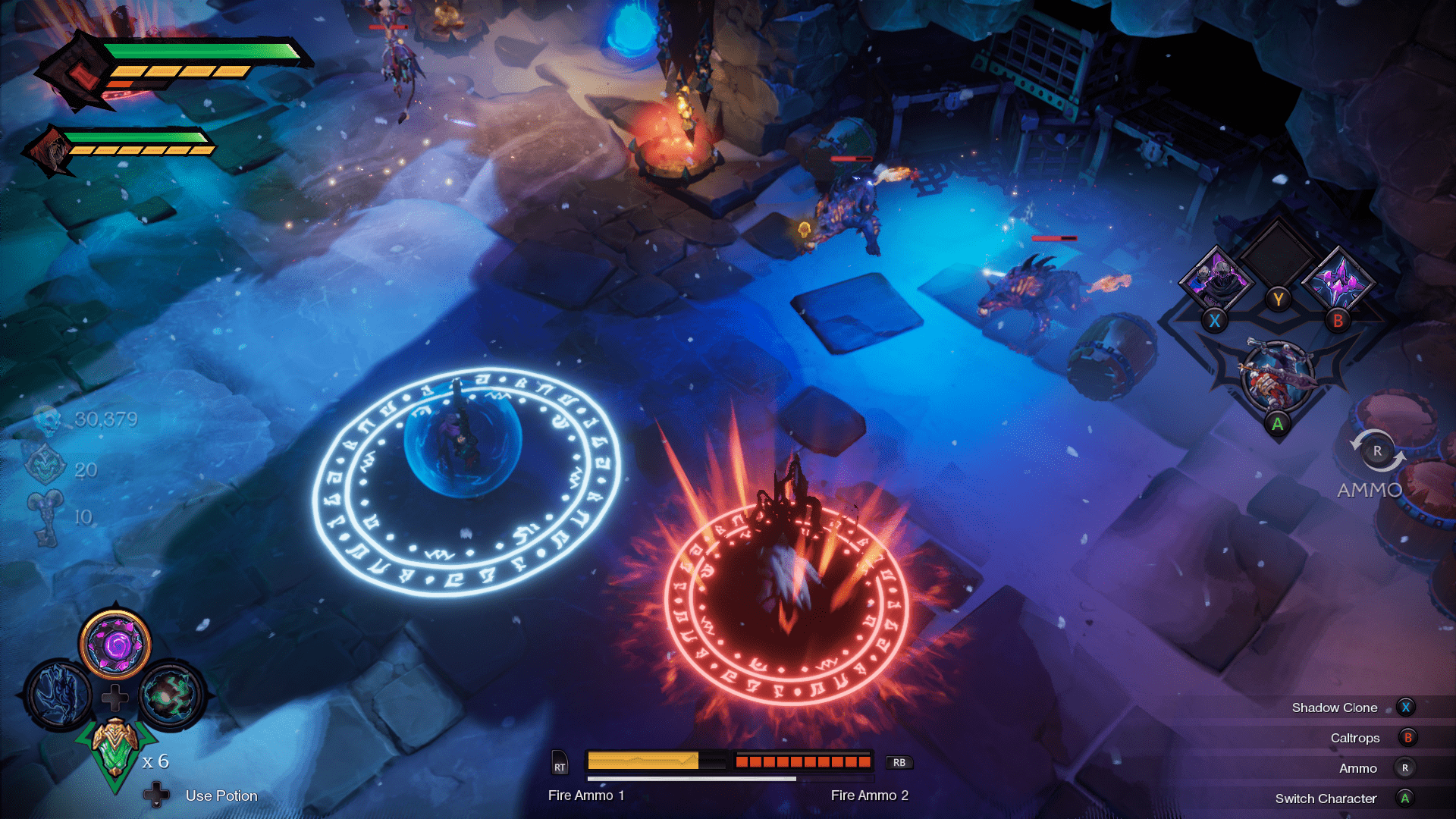This screenshot has height=819, width=1456.
Task: Activate the Shadow Clone ability icon
Action: click(x=1218, y=278)
